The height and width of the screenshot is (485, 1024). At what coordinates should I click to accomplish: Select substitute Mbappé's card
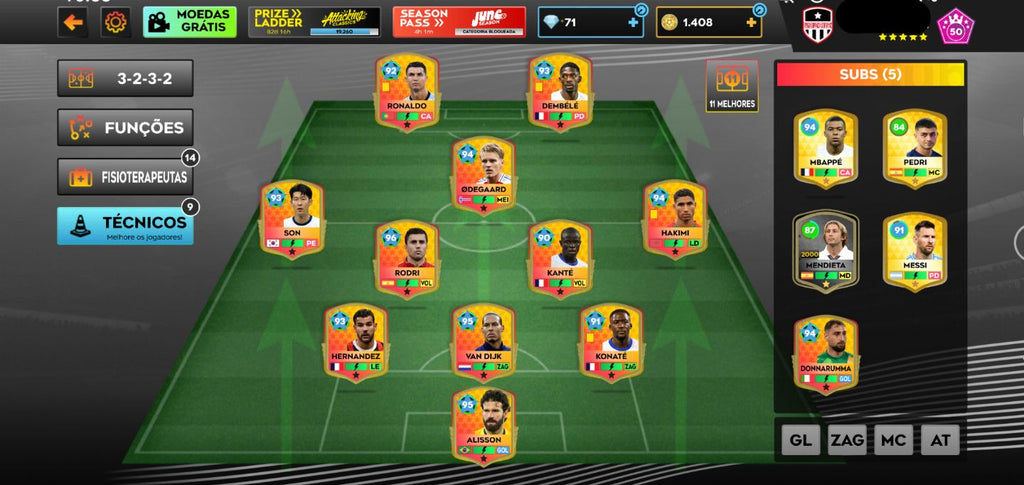click(825, 148)
